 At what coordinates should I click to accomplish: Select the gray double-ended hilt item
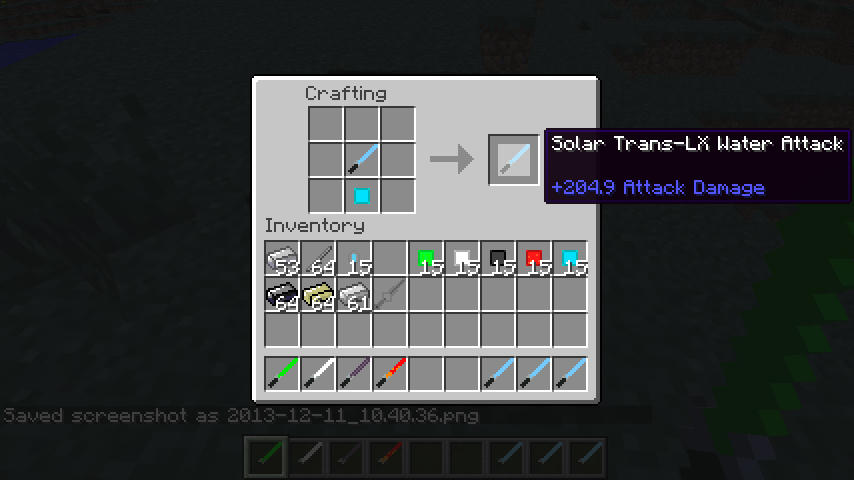coord(391,295)
